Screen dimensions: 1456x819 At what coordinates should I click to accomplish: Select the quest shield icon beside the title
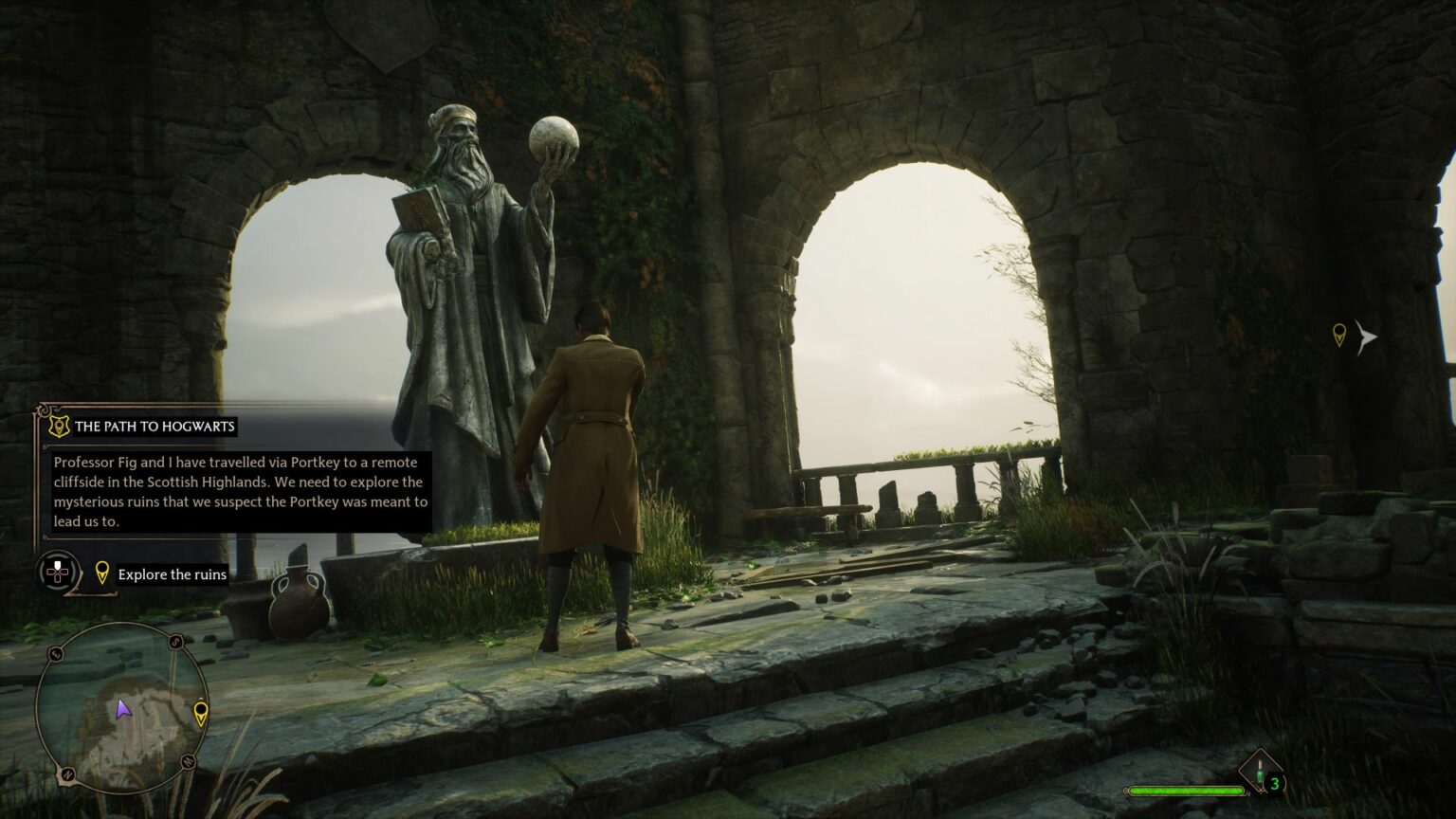[x=57, y=427]
